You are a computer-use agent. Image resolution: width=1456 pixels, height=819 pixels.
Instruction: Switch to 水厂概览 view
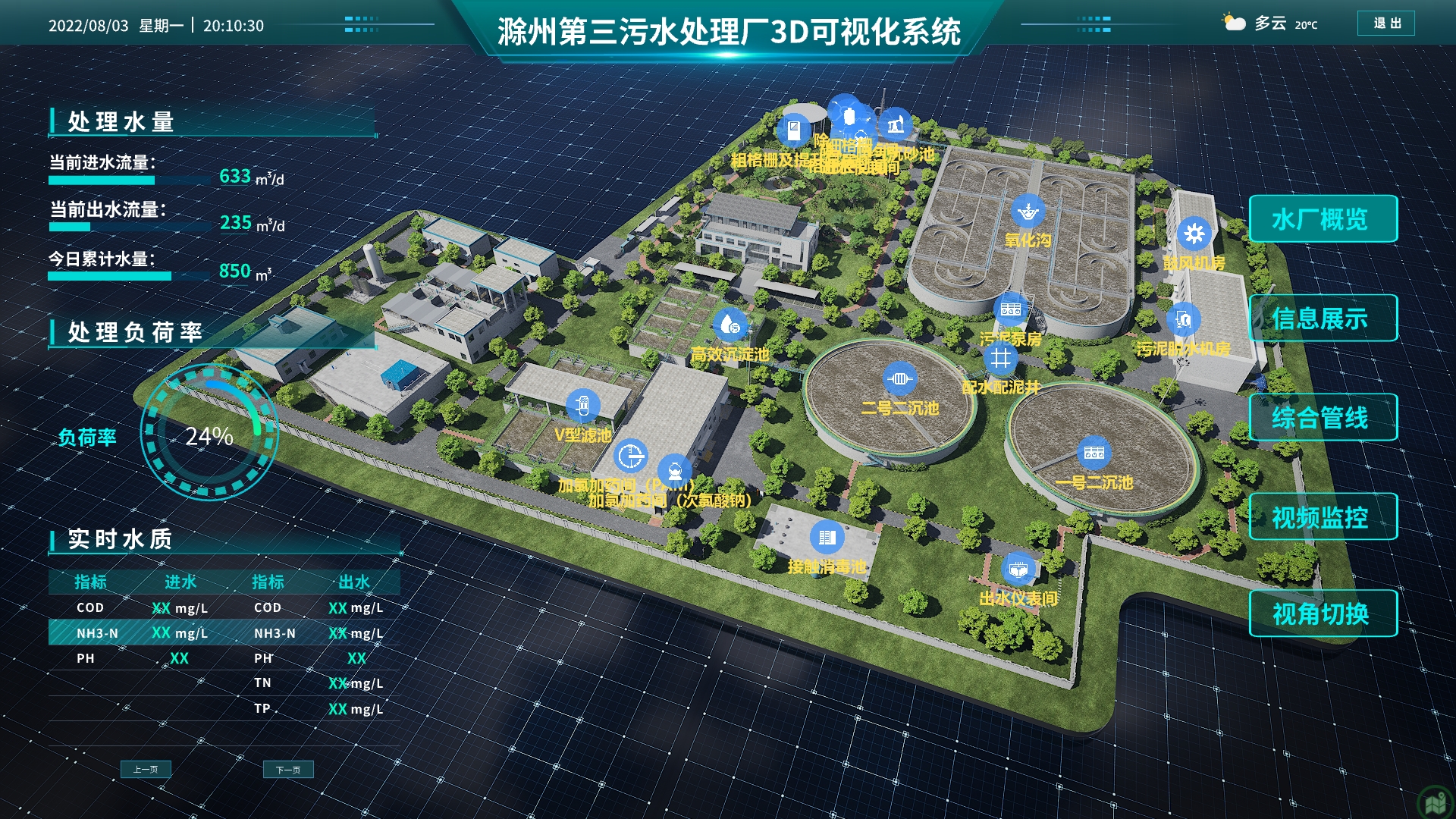coord(1323,218)
